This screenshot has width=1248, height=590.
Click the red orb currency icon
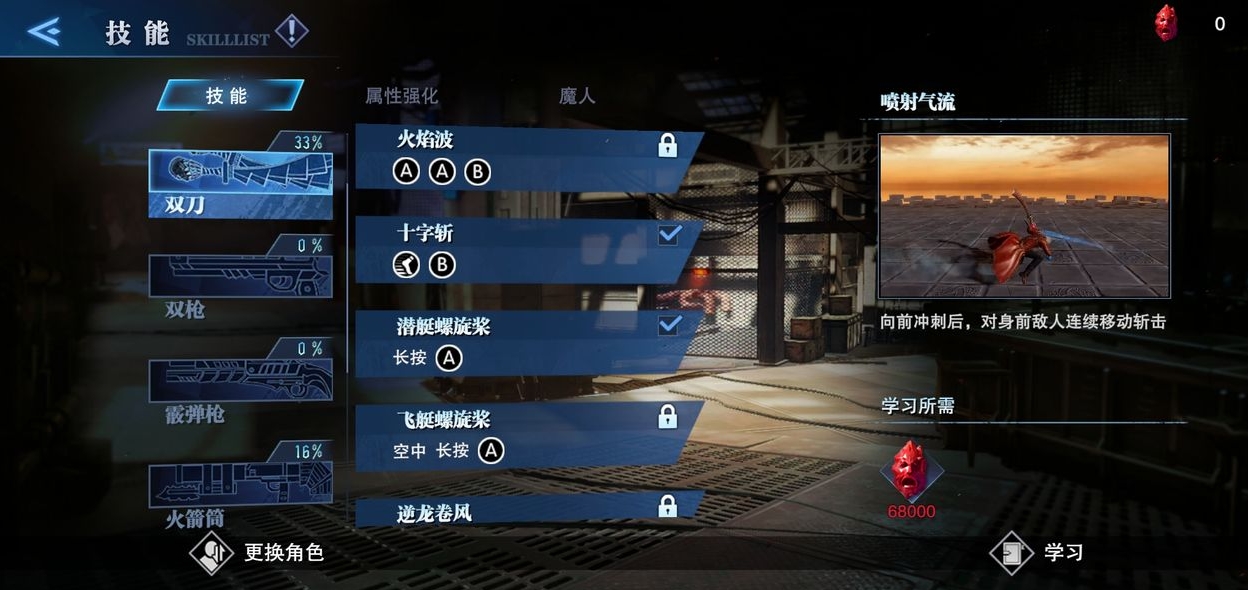point(1166,23)
